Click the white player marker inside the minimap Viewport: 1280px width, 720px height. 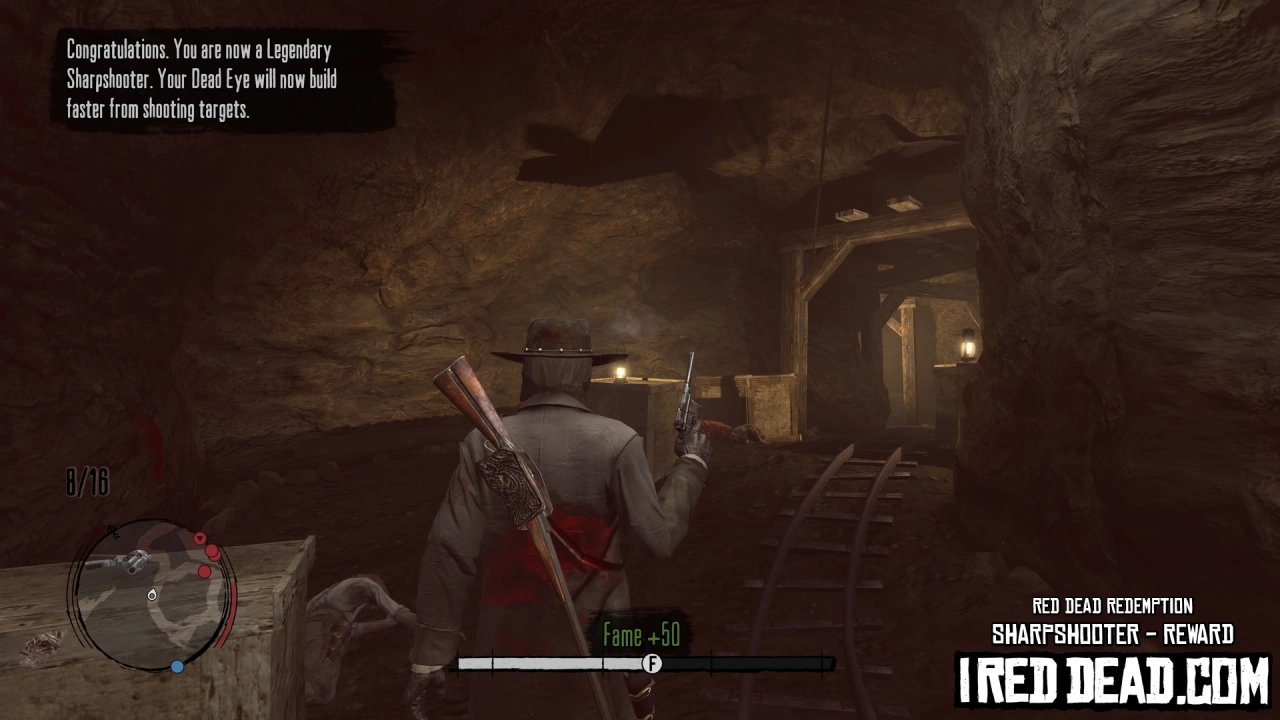(151, 595)
